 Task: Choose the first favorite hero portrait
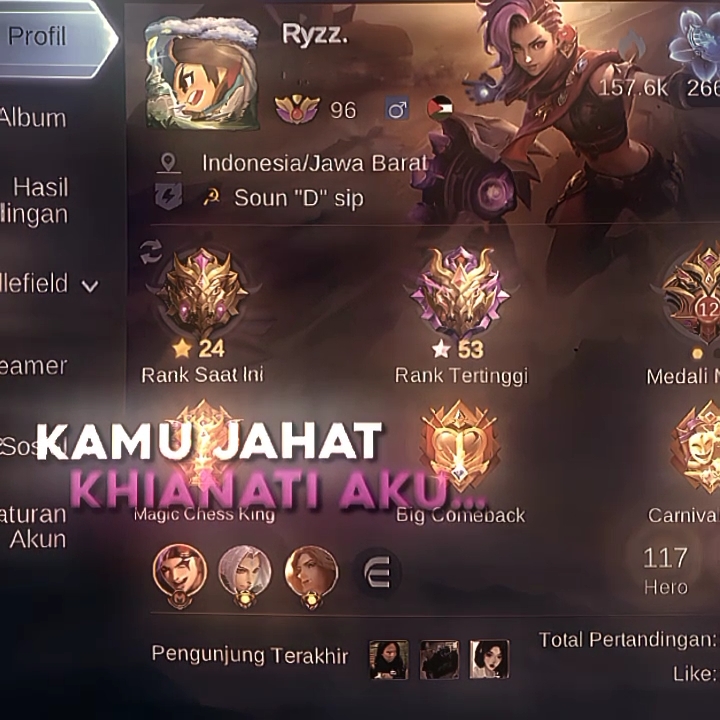[179, 572]
